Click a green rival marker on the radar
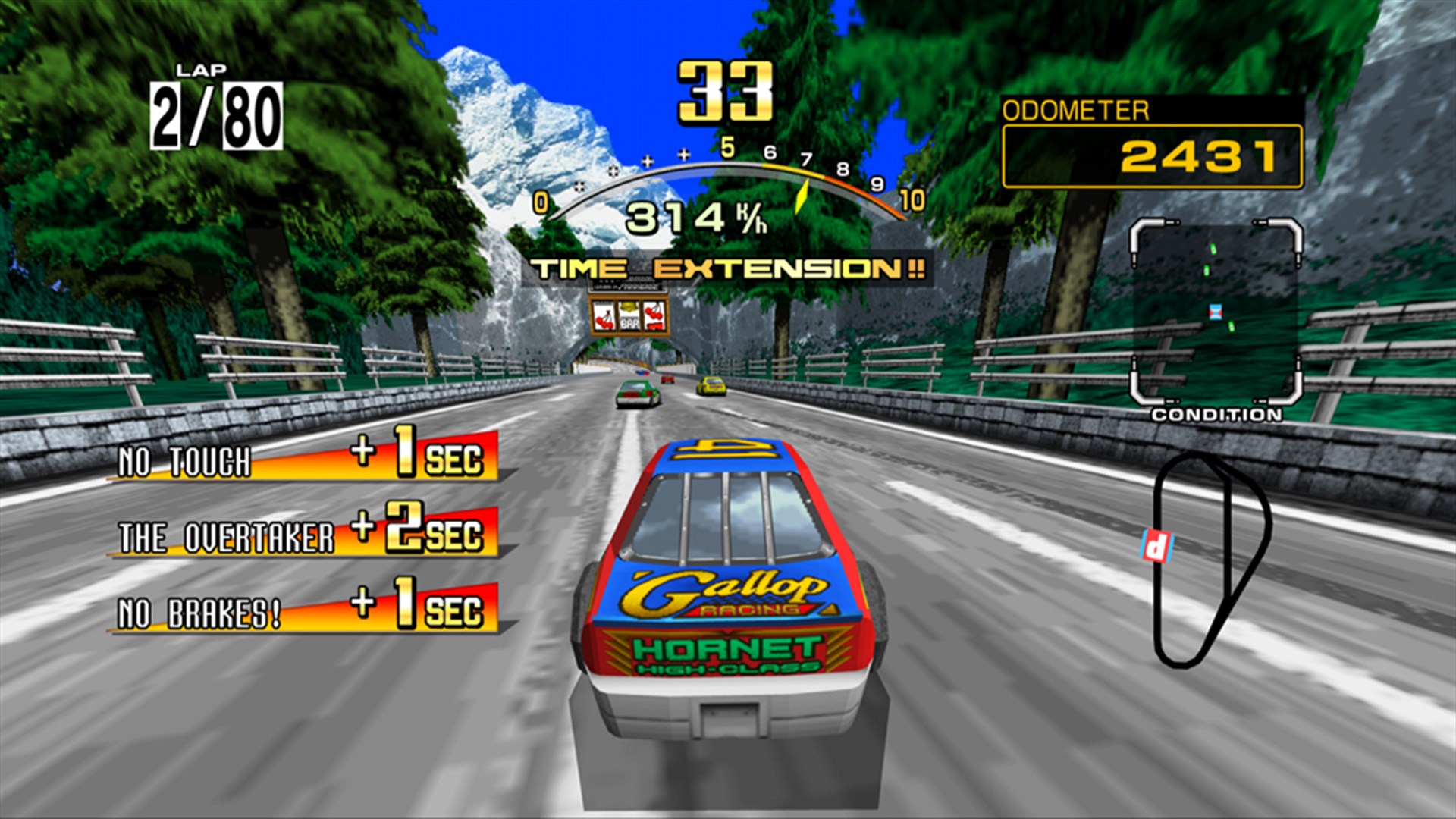 [x=1213, y=250]
